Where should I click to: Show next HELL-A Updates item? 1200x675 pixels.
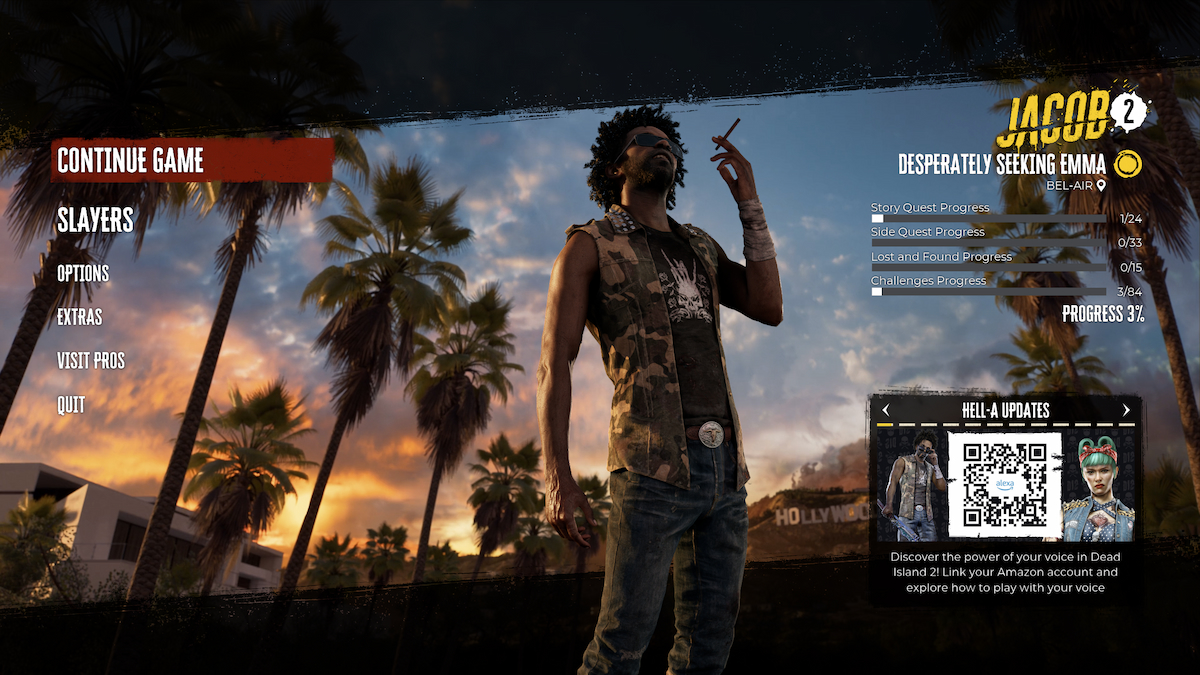click(1126, 410)
